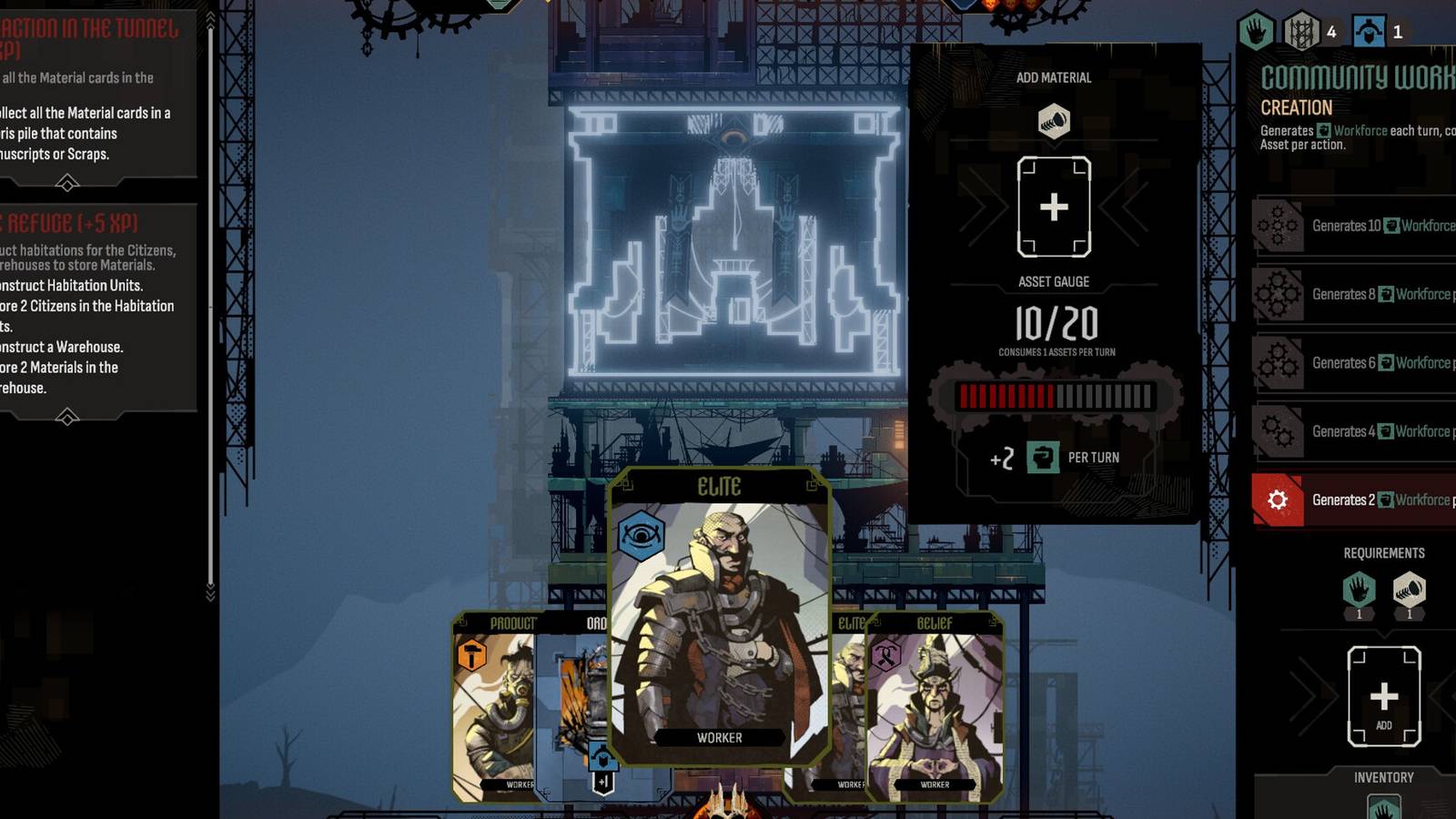The width and height of the screenshot is (1456, 819).
Task: Click the screw material icon under ADD MATERIAL
Action: (x=1056, y=118)
